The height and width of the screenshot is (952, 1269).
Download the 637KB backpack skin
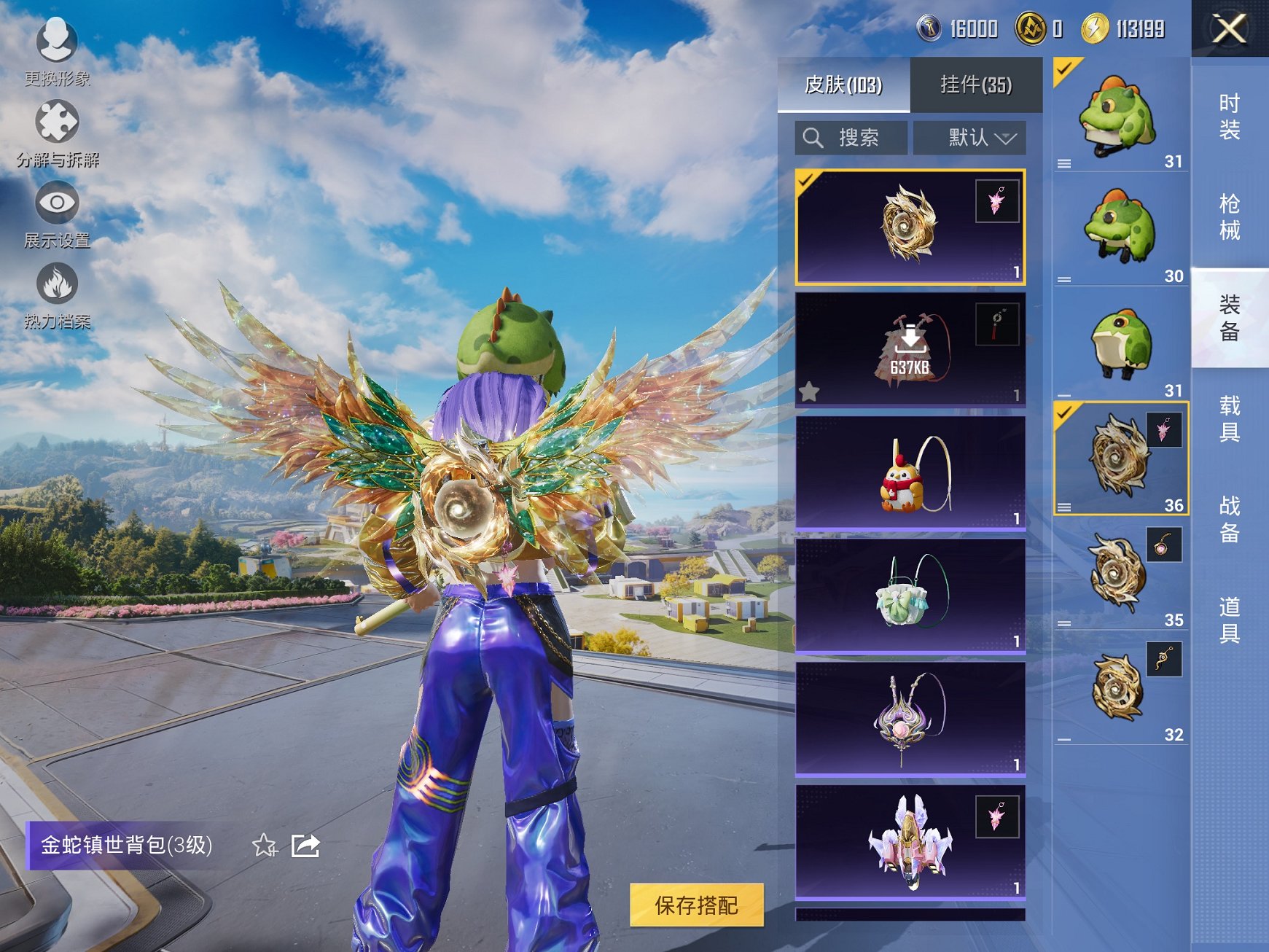pyautogui.click(x=910, y=348)
